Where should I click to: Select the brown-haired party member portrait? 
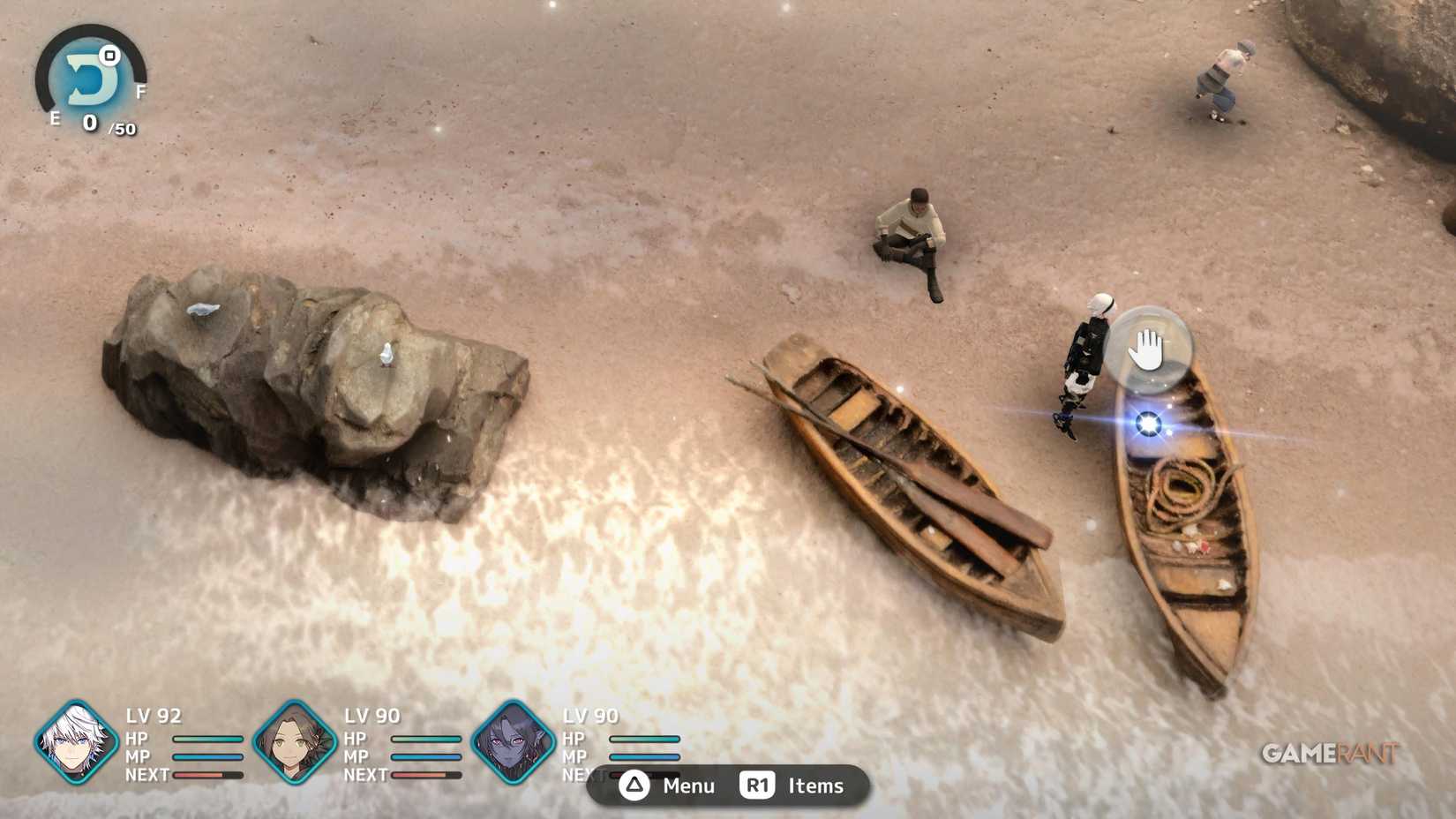[x=296, y=746]
